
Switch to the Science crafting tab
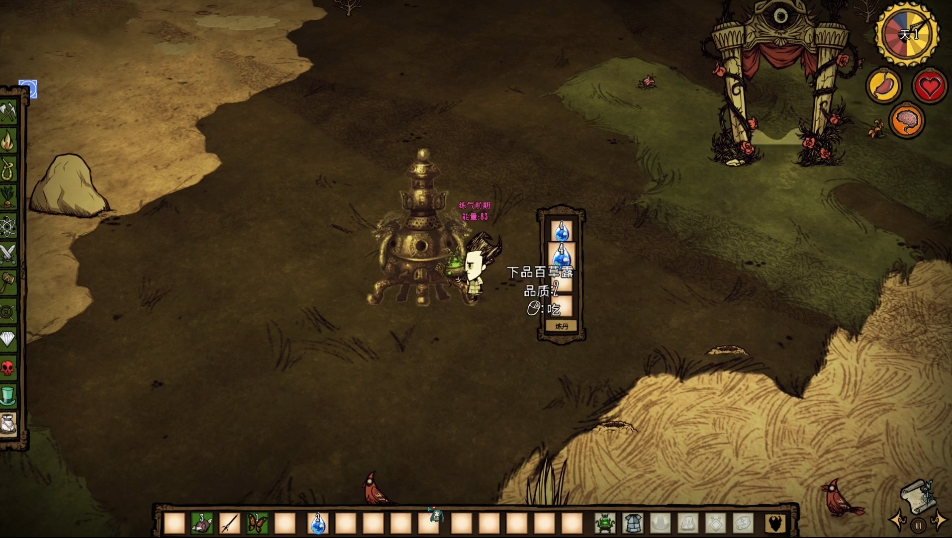point(9,226)
